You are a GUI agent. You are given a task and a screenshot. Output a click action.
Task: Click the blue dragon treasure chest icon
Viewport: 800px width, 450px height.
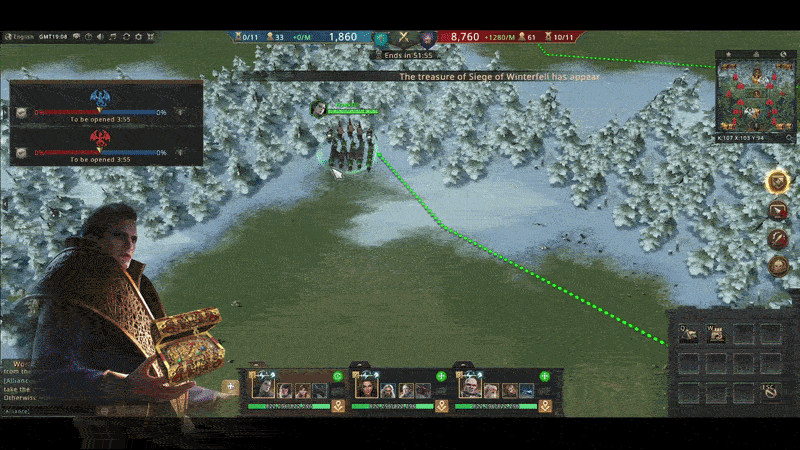pyautogui.click(x=20, y=113)
